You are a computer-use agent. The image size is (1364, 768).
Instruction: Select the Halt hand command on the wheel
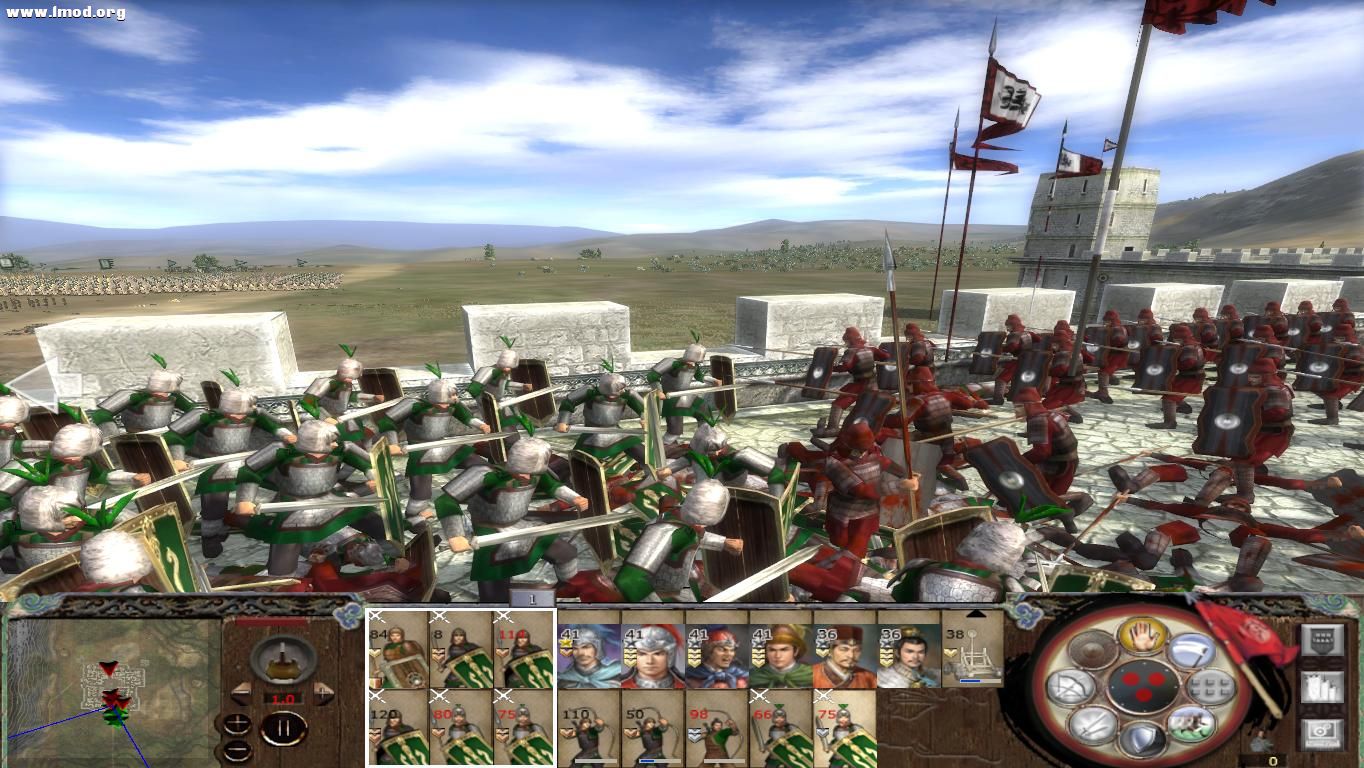(x=1143, y=637)
